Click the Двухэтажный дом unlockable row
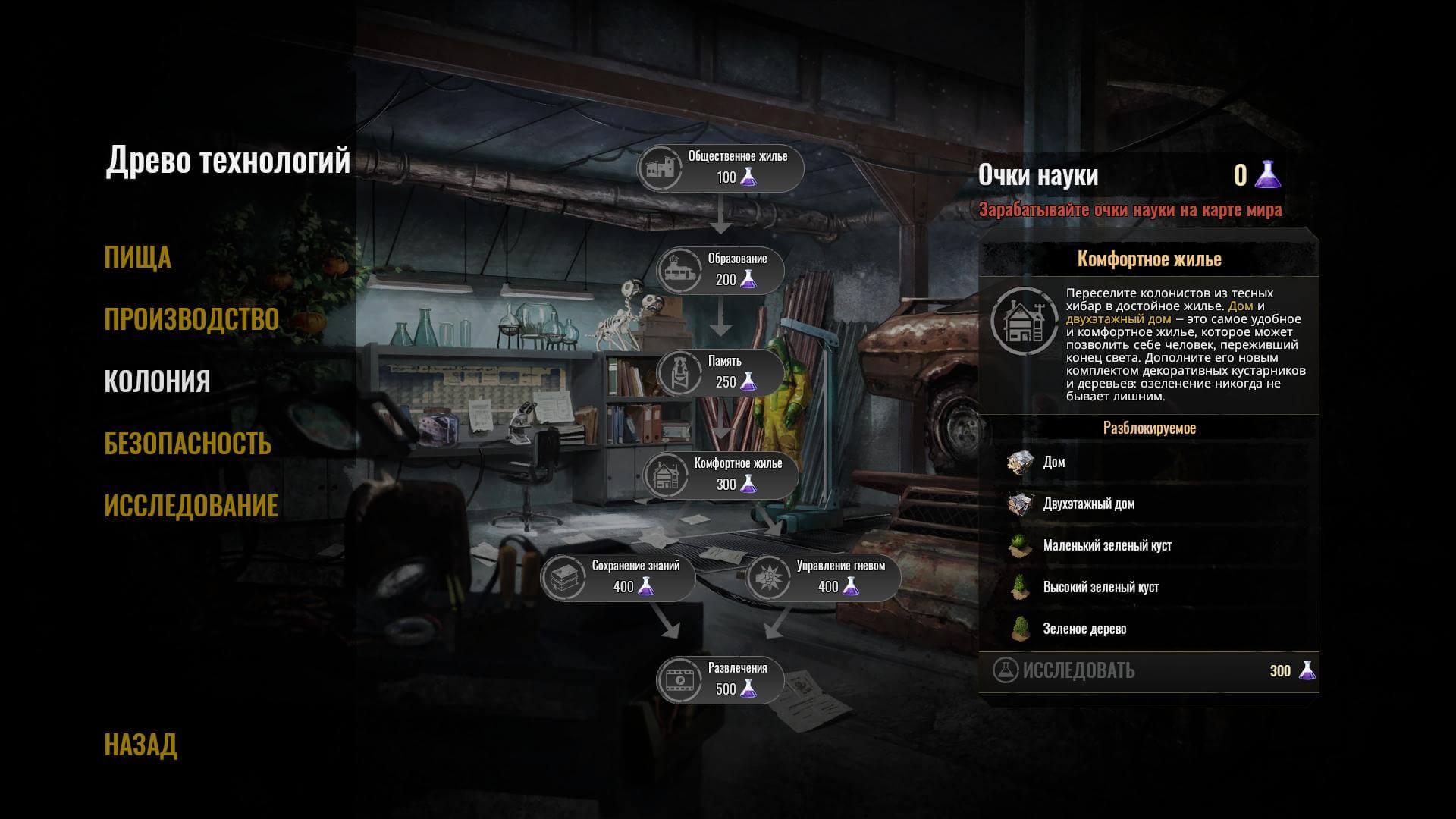This screenshot has width=1456, height=819. (1088, 504)
